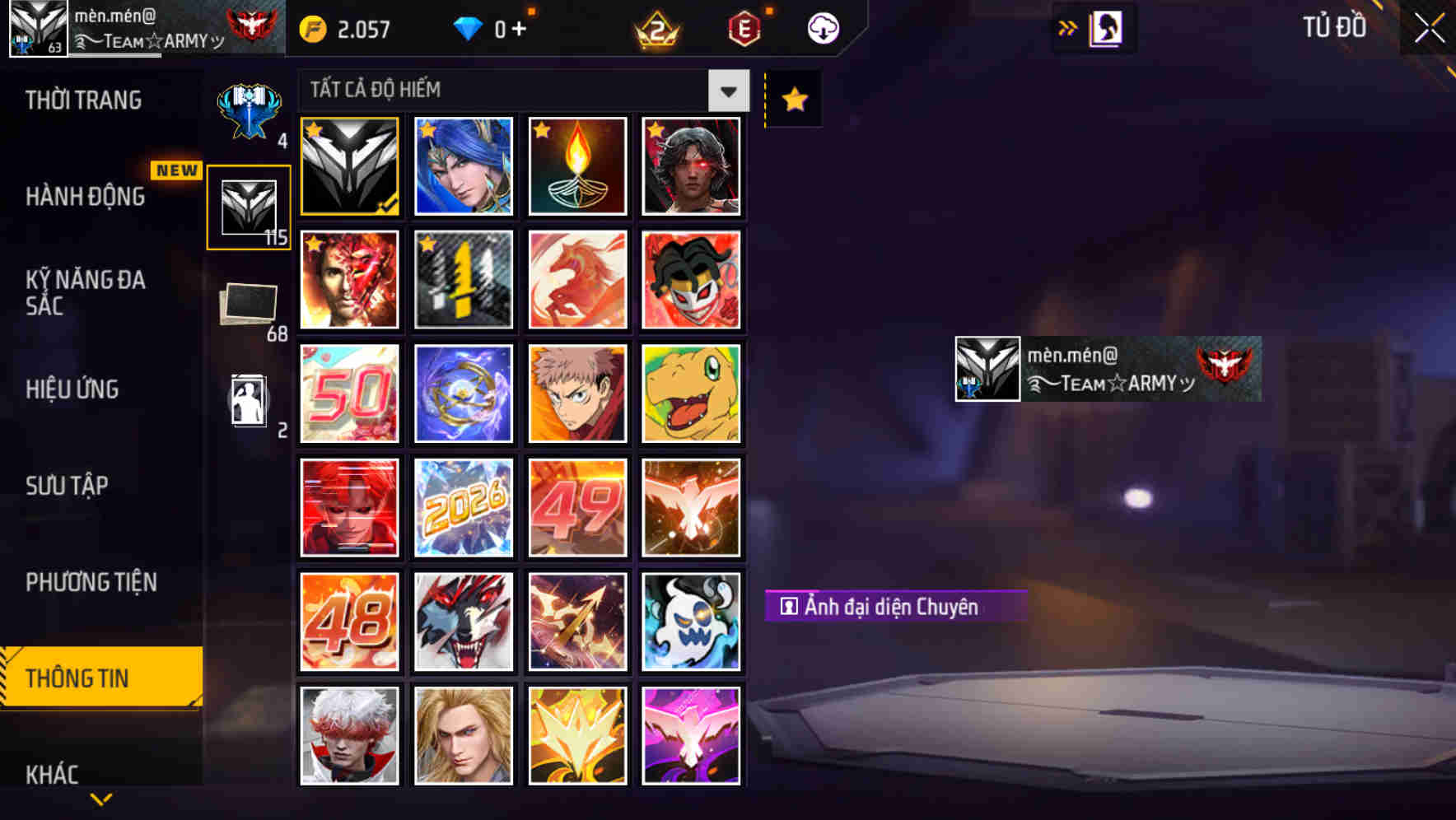Click the double-arrow collapse chevron near top right
Image resolution: width=1456 pixels, height=820 pixels.
point(1068,26)
